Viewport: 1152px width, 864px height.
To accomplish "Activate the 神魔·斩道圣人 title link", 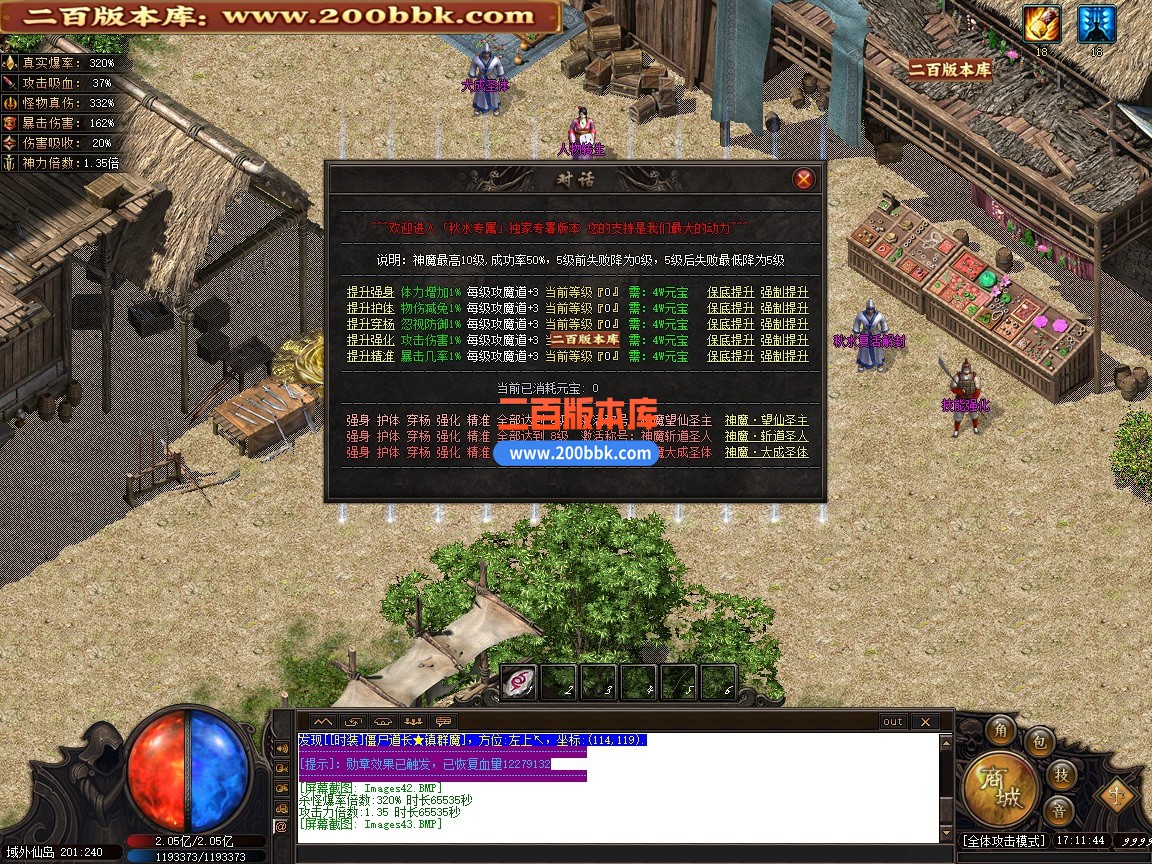I will pos(766,436).
